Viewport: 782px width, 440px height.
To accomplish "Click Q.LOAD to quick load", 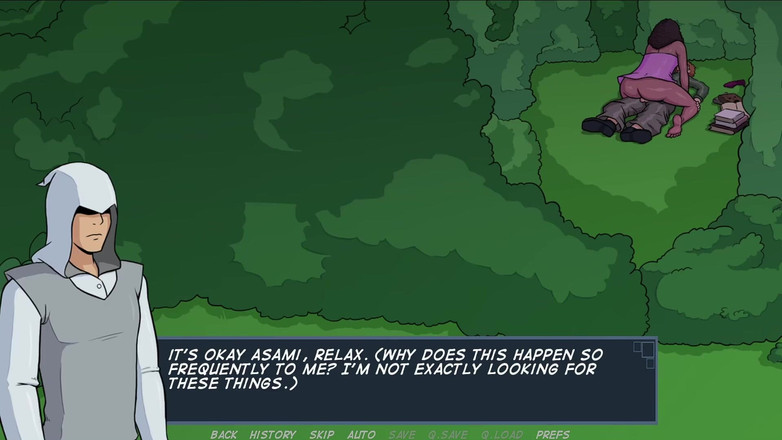I will (x=501, y=434).
